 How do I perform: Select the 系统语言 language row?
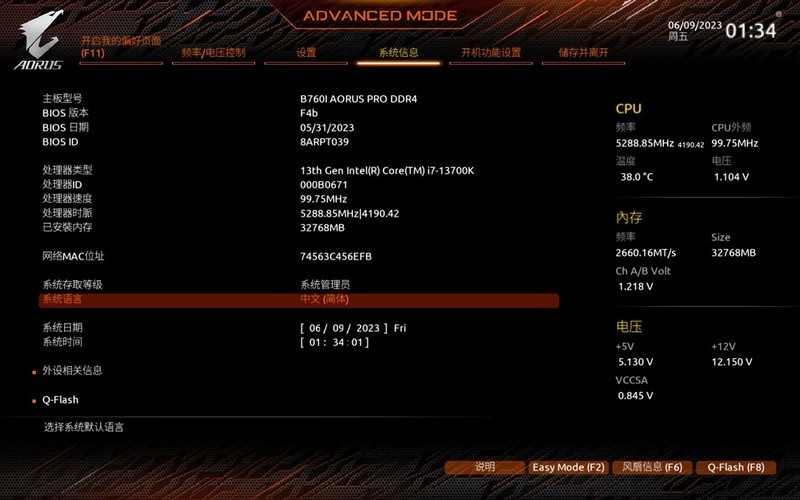[x=298, y=299]
